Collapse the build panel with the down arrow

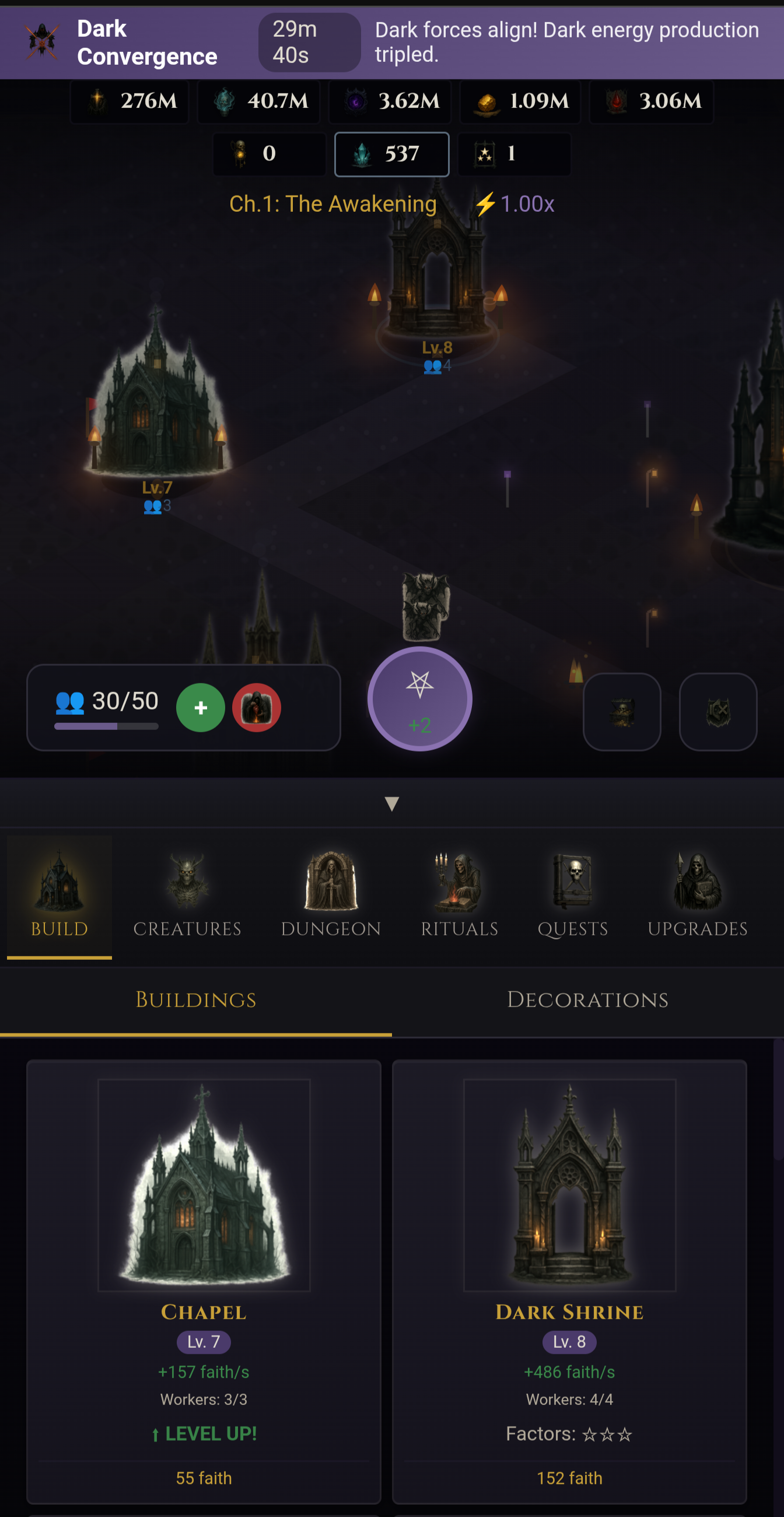391,802
